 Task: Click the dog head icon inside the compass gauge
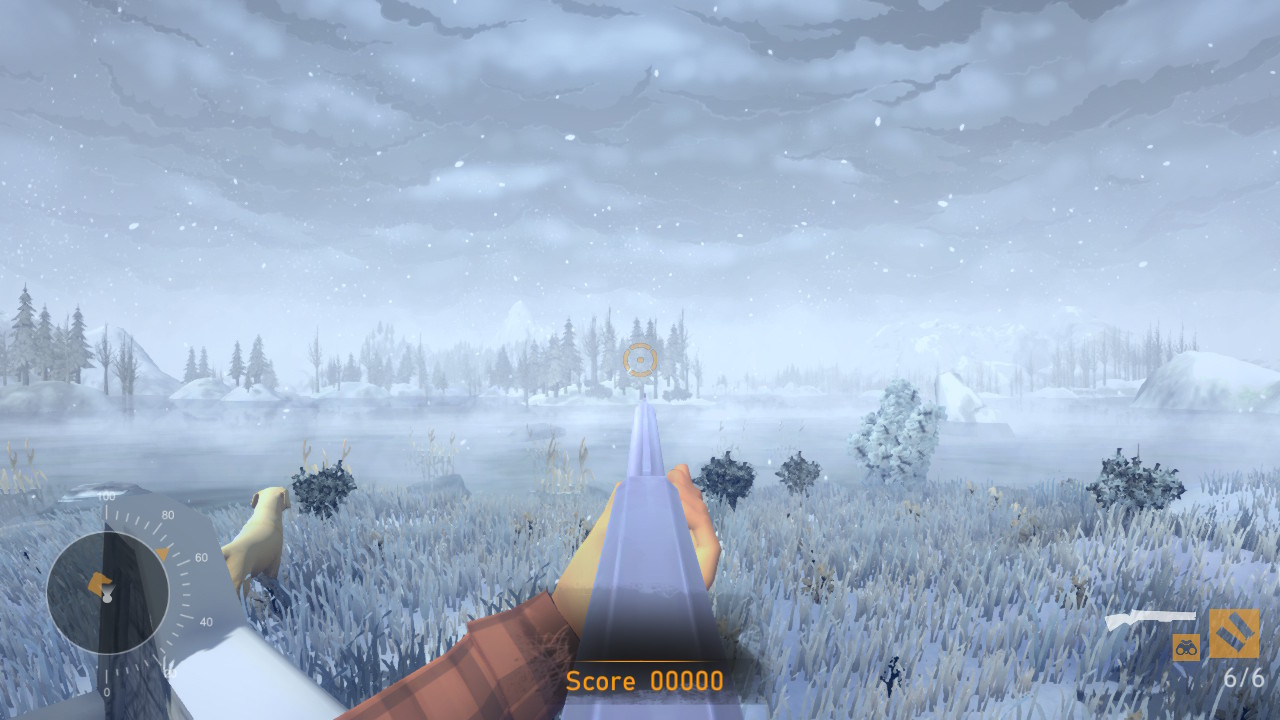tap(100, 583)
